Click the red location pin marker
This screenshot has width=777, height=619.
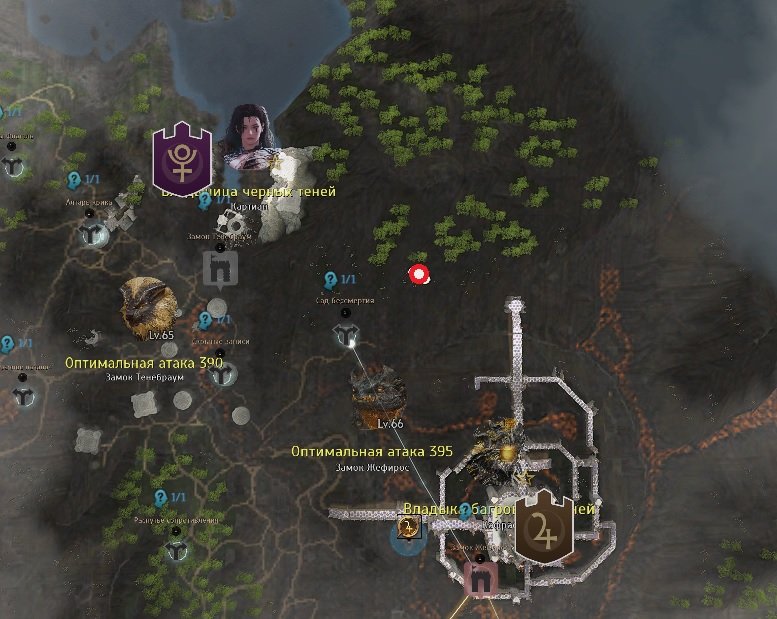(419, 274)
